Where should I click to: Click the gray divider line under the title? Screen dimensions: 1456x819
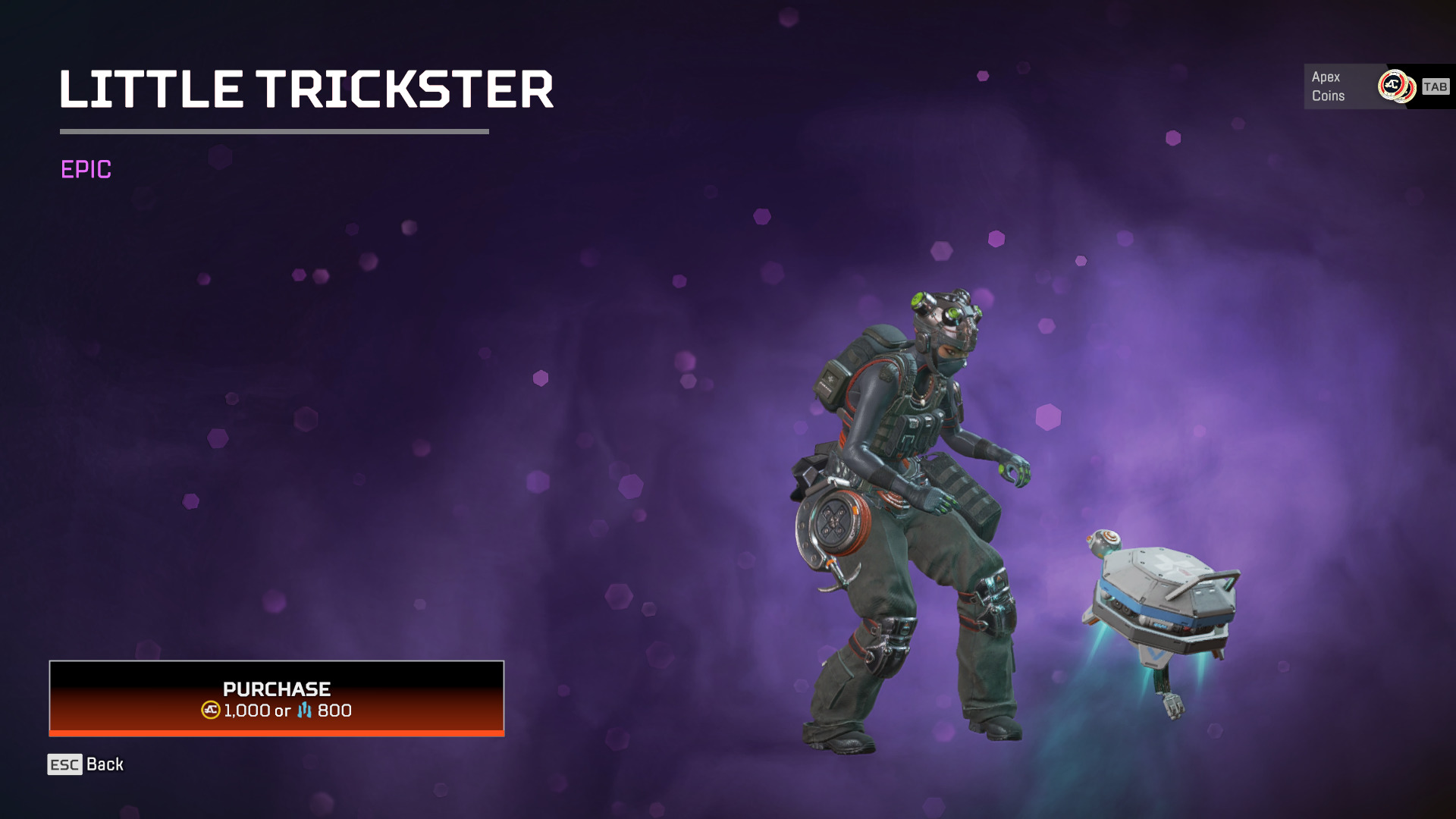click(x=275, y=130)
